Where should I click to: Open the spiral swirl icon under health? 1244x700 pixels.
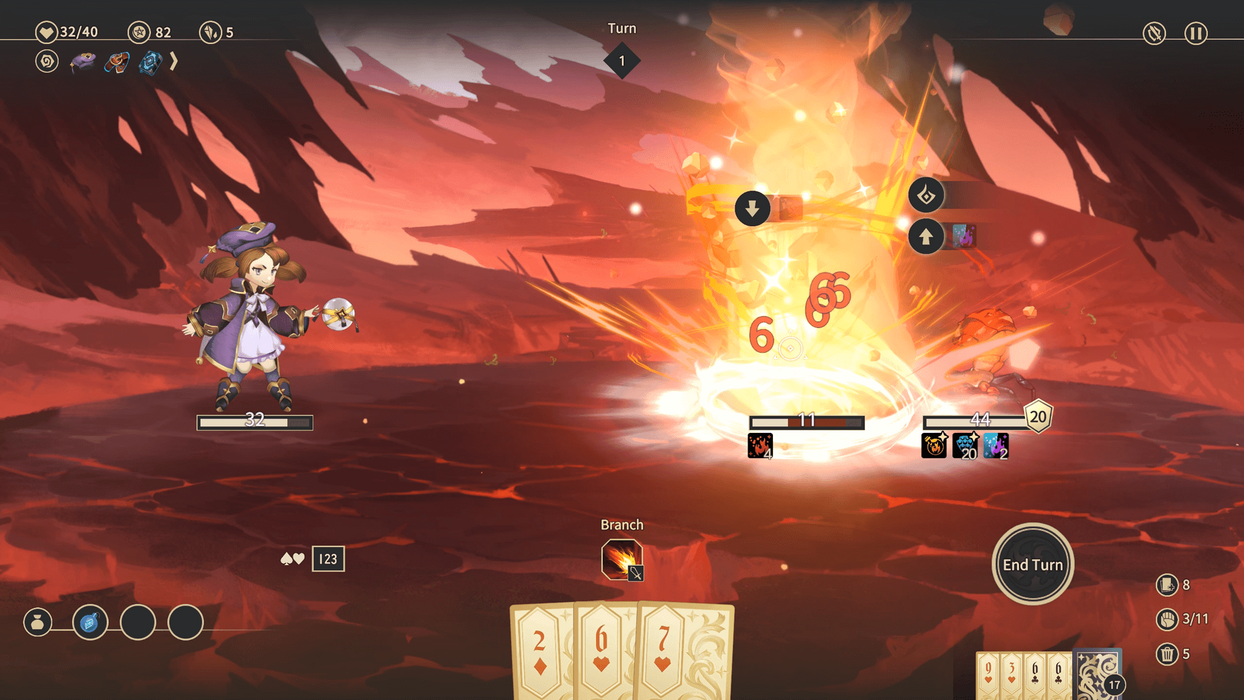pos(47,61)
